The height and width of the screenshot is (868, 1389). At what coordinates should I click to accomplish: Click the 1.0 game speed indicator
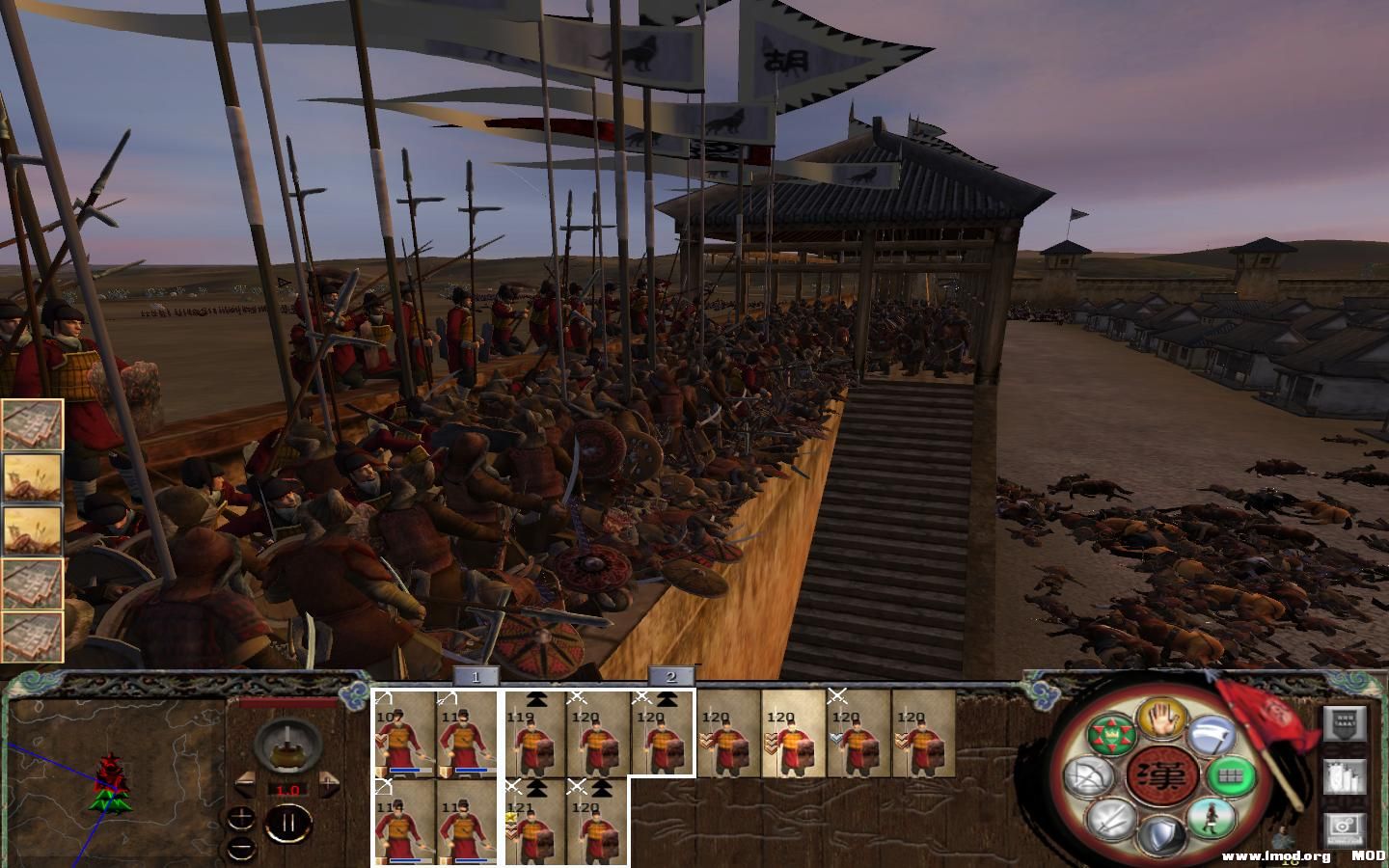[x=288, y=789]
